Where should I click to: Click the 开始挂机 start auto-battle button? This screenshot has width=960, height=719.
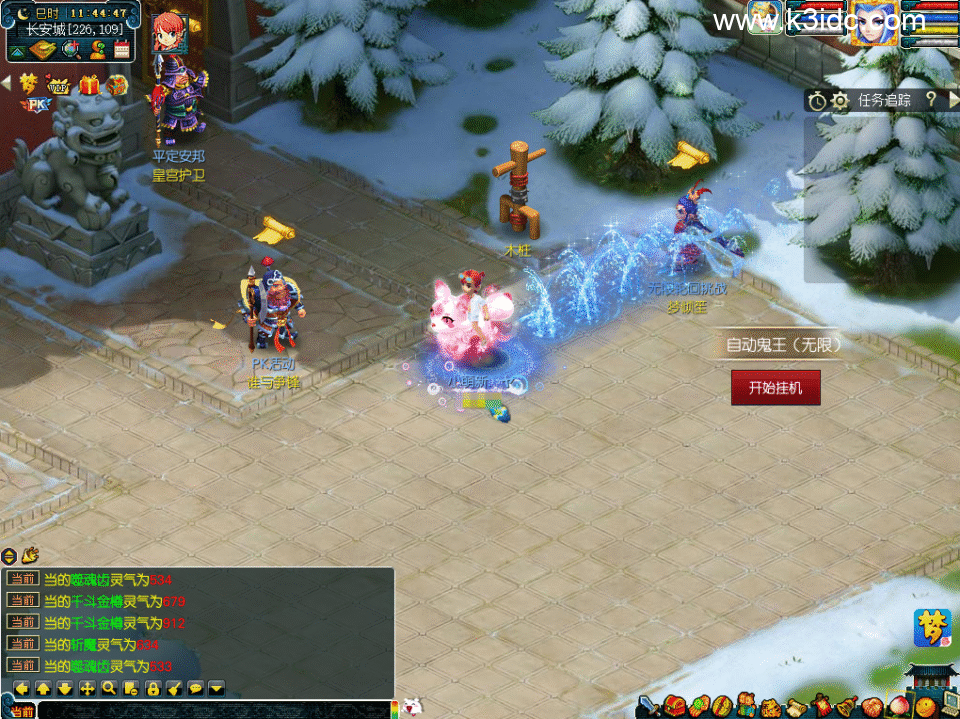coord(775,387)
